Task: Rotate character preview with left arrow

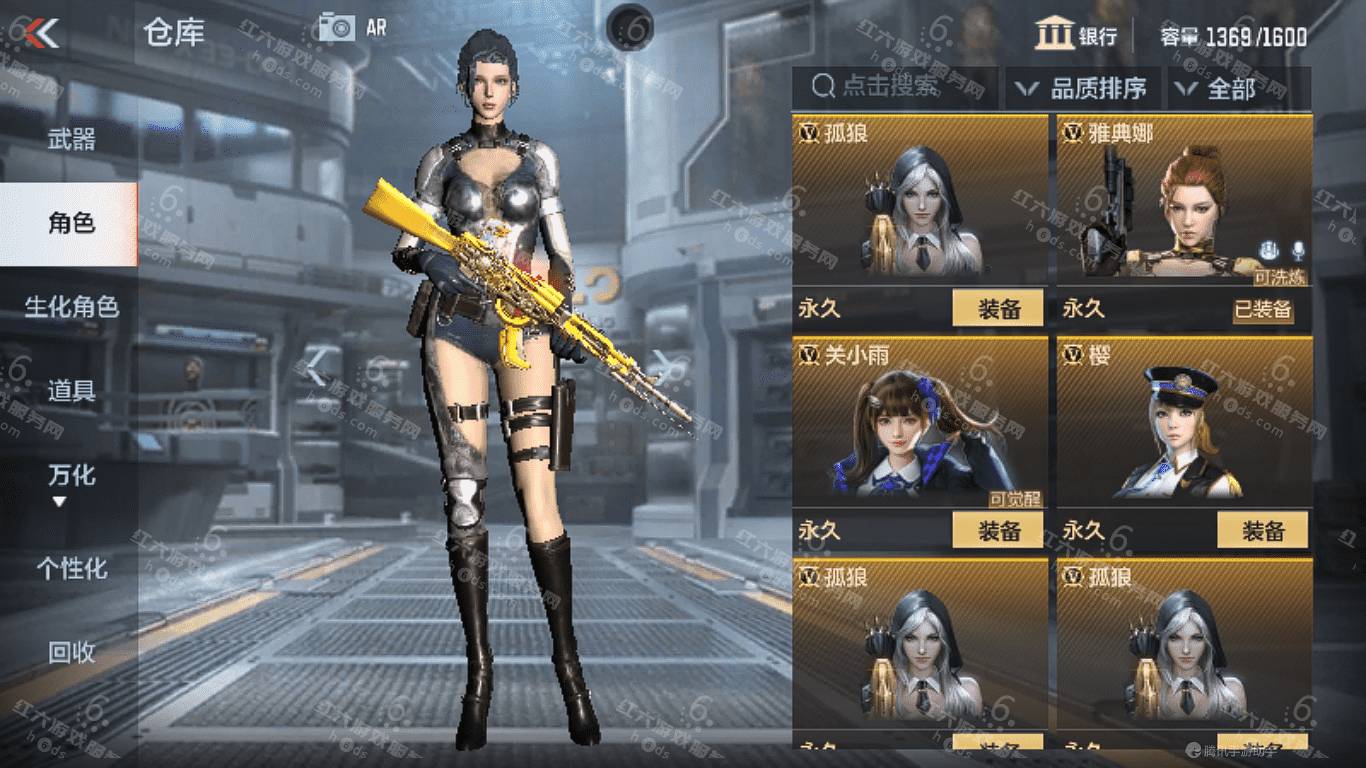Action: click(x=318, y=367)
